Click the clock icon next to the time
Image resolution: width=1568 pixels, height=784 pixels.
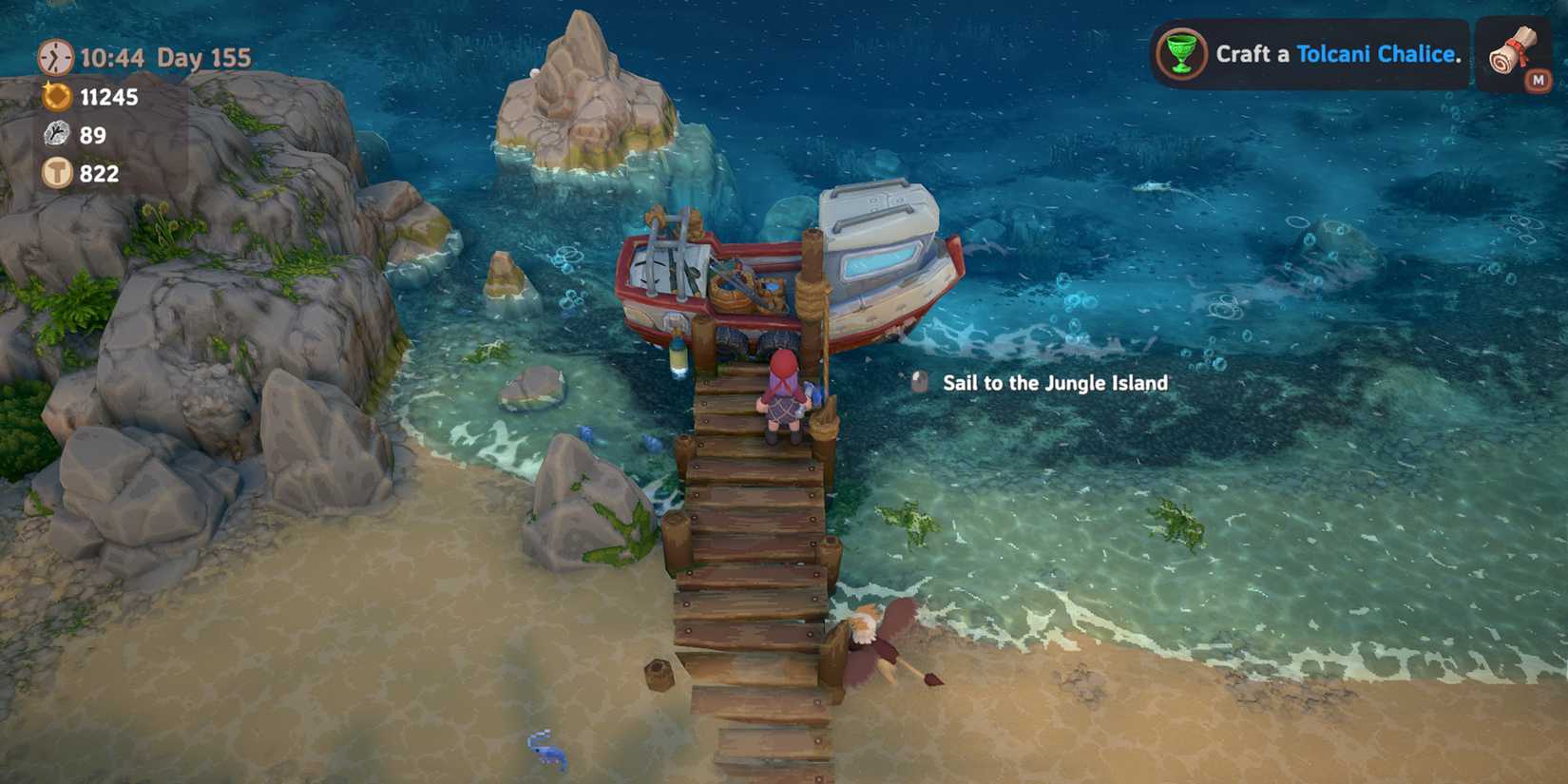(54, 58)
